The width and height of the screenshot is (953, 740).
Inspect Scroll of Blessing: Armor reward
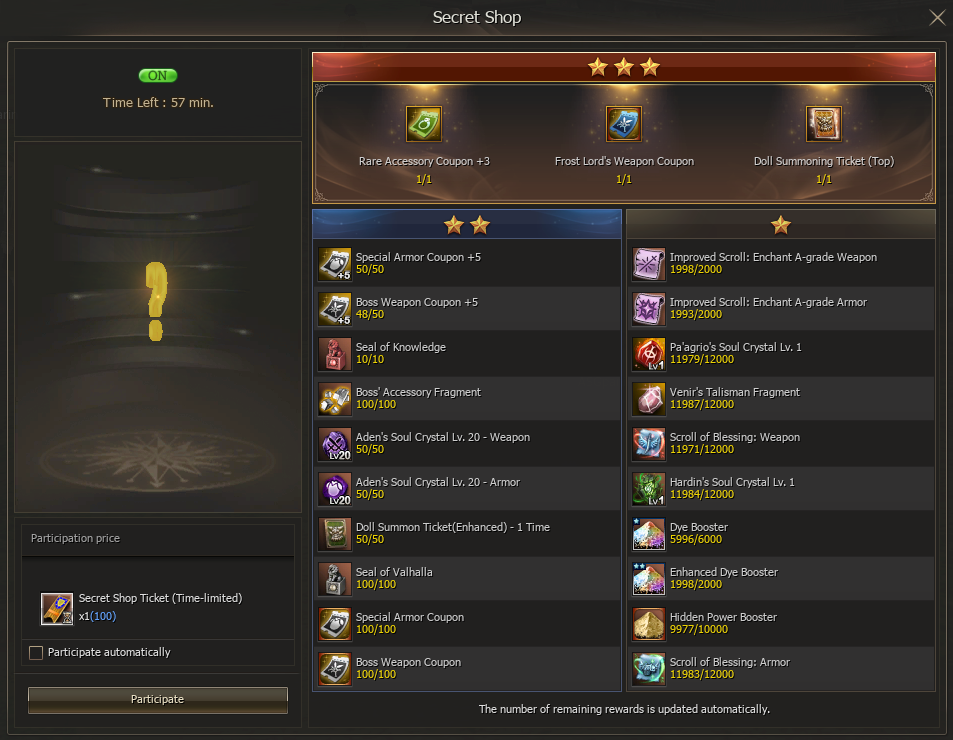pyautogui.click(x=780, y=670)
